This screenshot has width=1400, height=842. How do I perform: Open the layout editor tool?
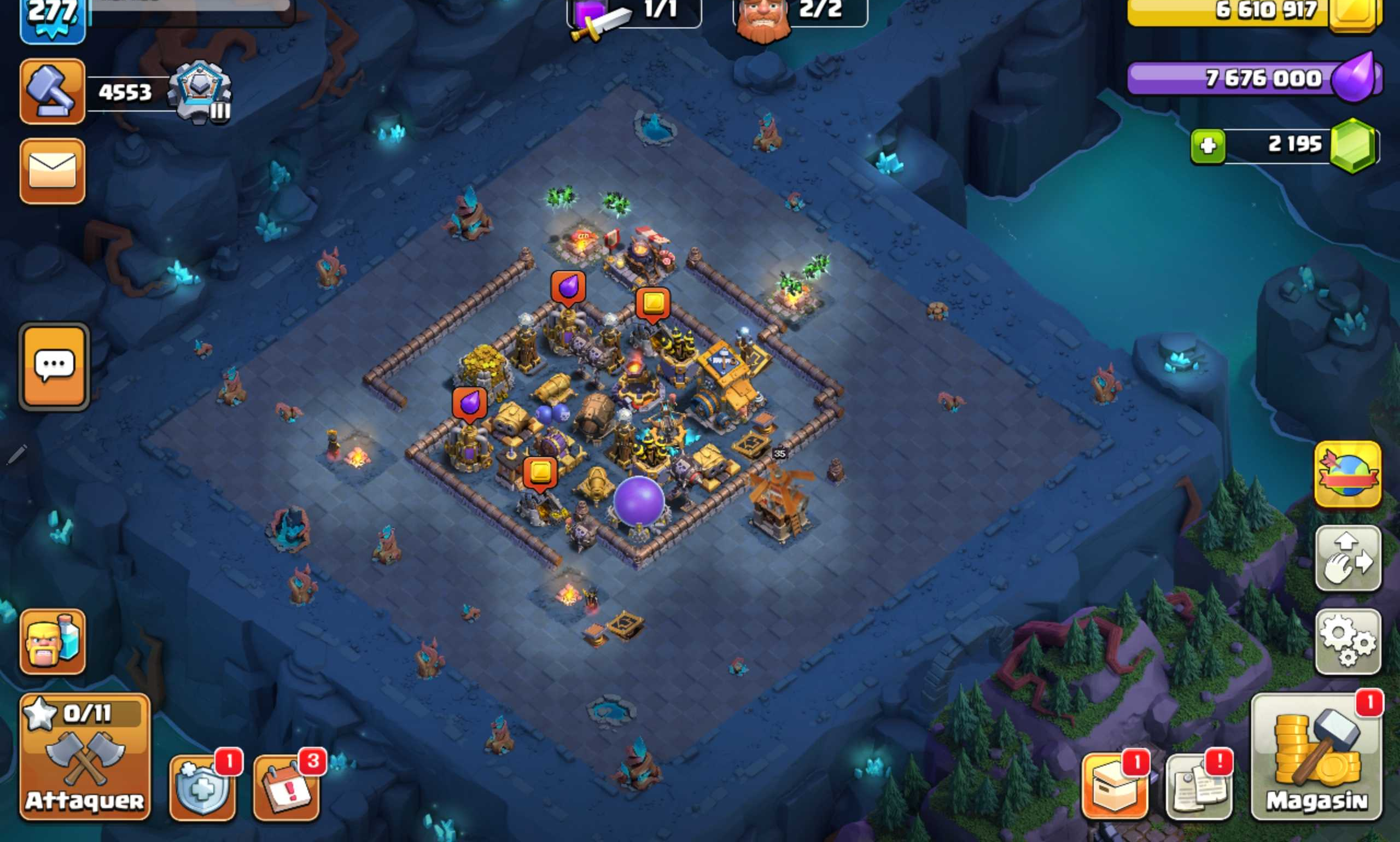(1349, 556)
